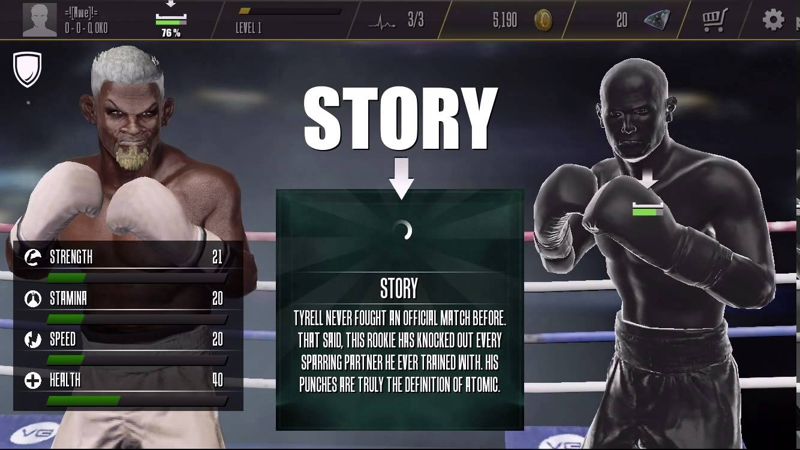Open the shopping cart store
Image resolution: width=800 pixels, height=450 pixels.
tap(714, 19)
